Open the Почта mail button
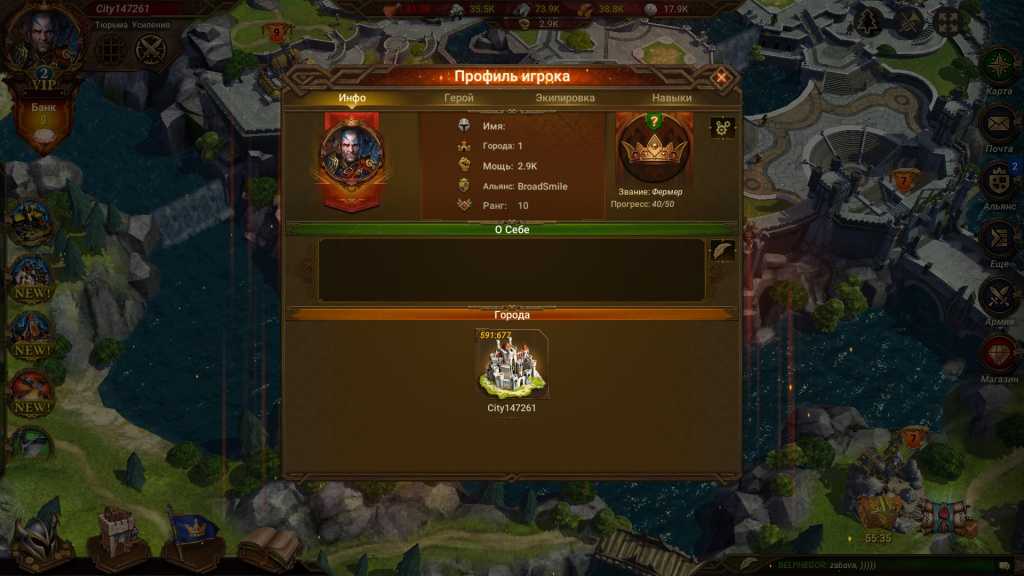The width and height of the screenshot is (1024, 576). pos(998,128)
